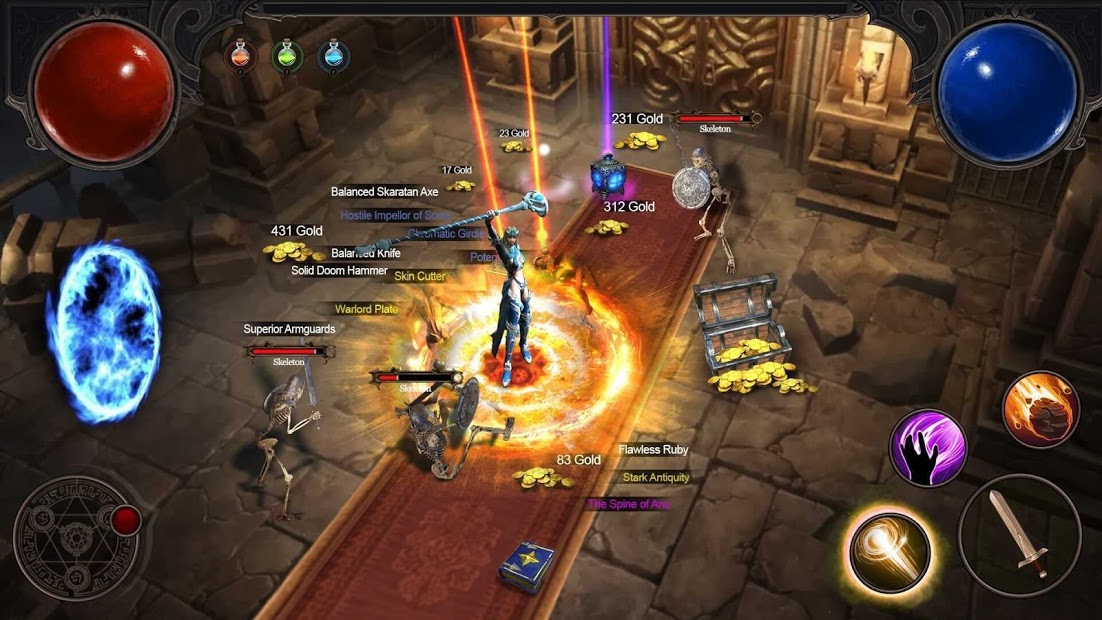Viewport: 1102px width, 620px height.
Task: Pick up the Solid Doom Hammer label
Action: coord(339,271)
